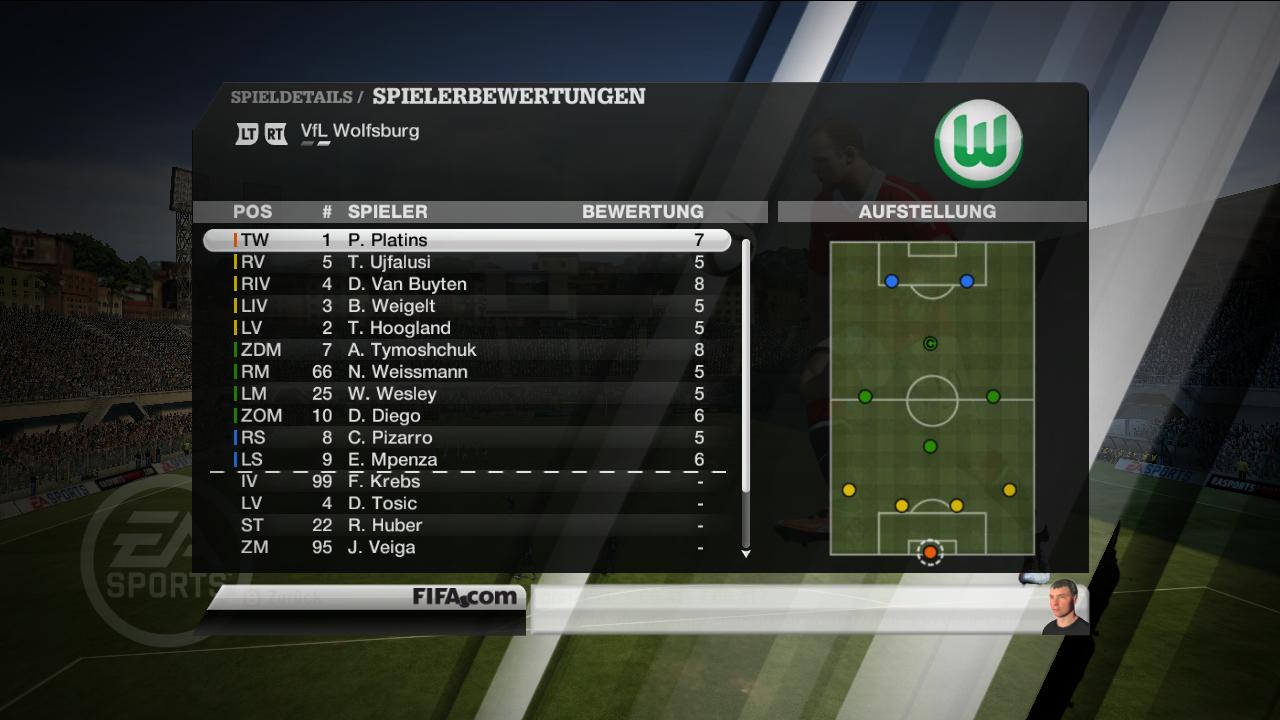Viewport: 1280px width, 720px height.
Task: Select D. Van Buyten's rating row
Action: tap(466, 284)
